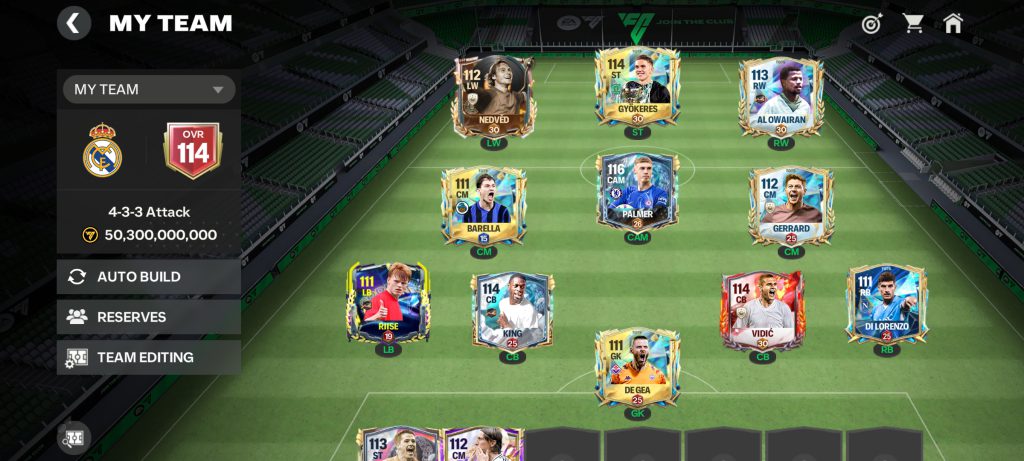Image resolution: width=1024 pixels, height=461 pixels.
Task: Return to the home screen
Action: (x=953, y=23)
